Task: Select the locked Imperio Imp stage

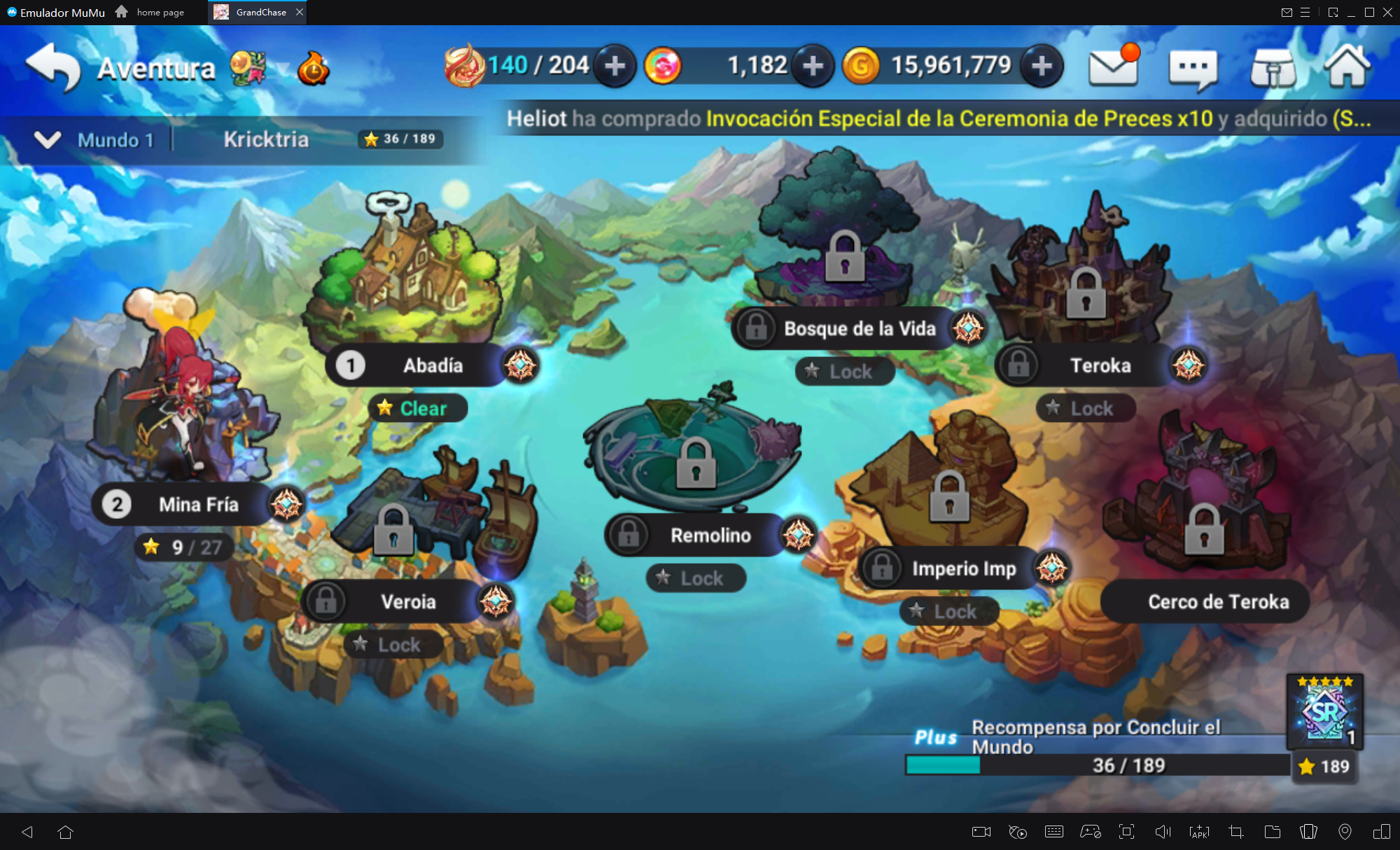Action: click(963, 569)
